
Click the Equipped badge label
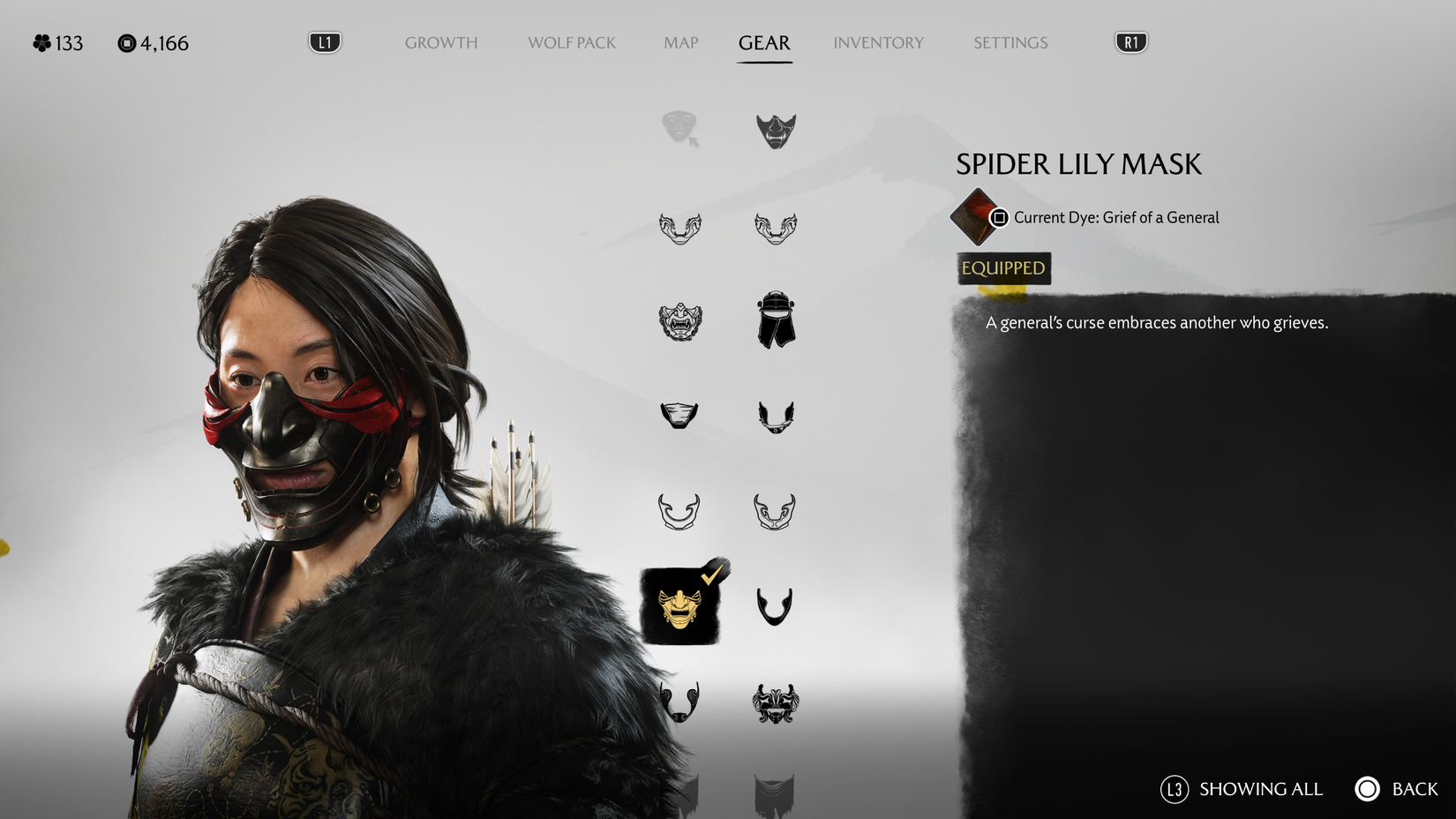pos(1002,268)
